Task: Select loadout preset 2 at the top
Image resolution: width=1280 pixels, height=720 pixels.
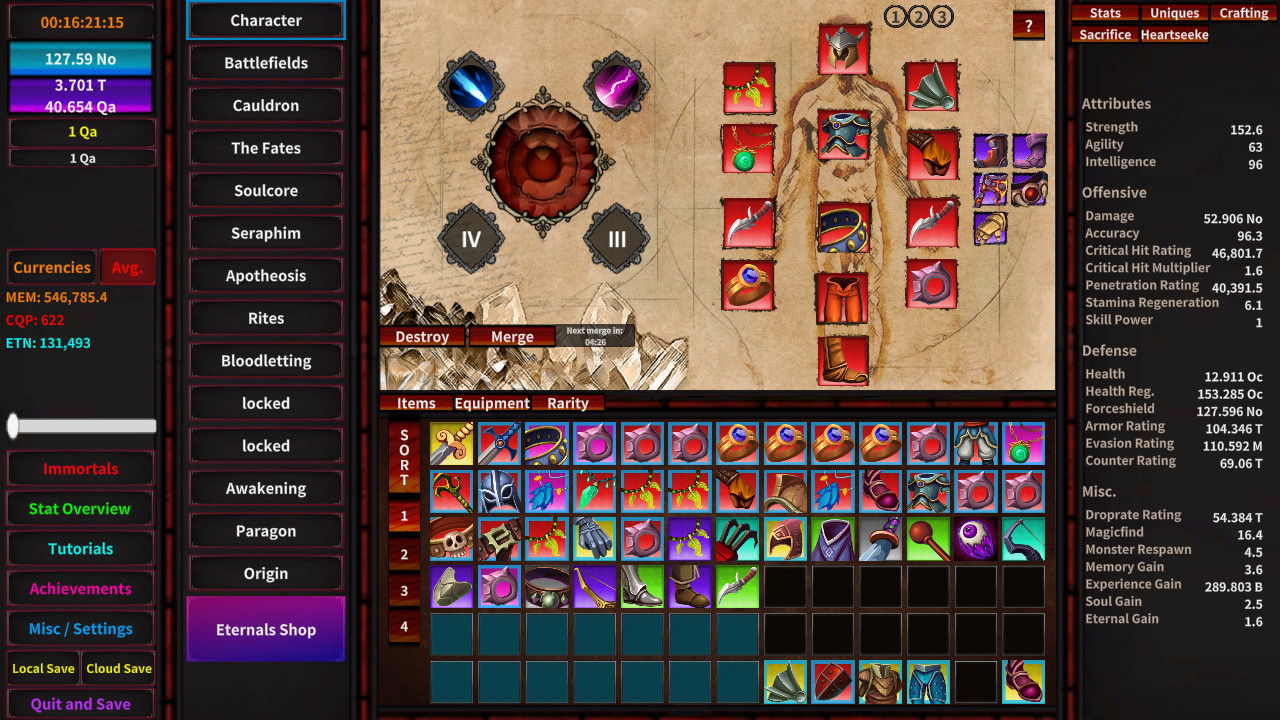Action: (x=921, y=17)
